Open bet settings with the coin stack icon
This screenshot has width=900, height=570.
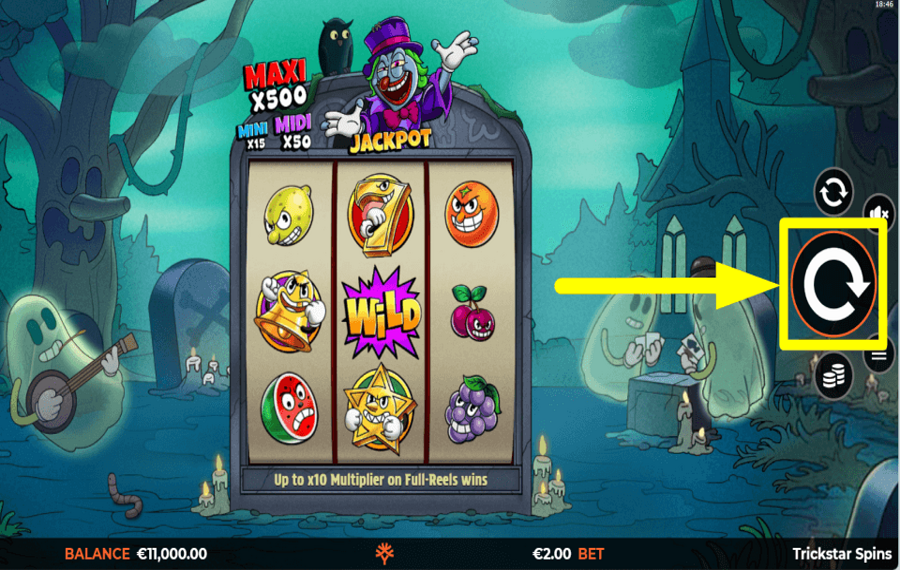[833, 376]
